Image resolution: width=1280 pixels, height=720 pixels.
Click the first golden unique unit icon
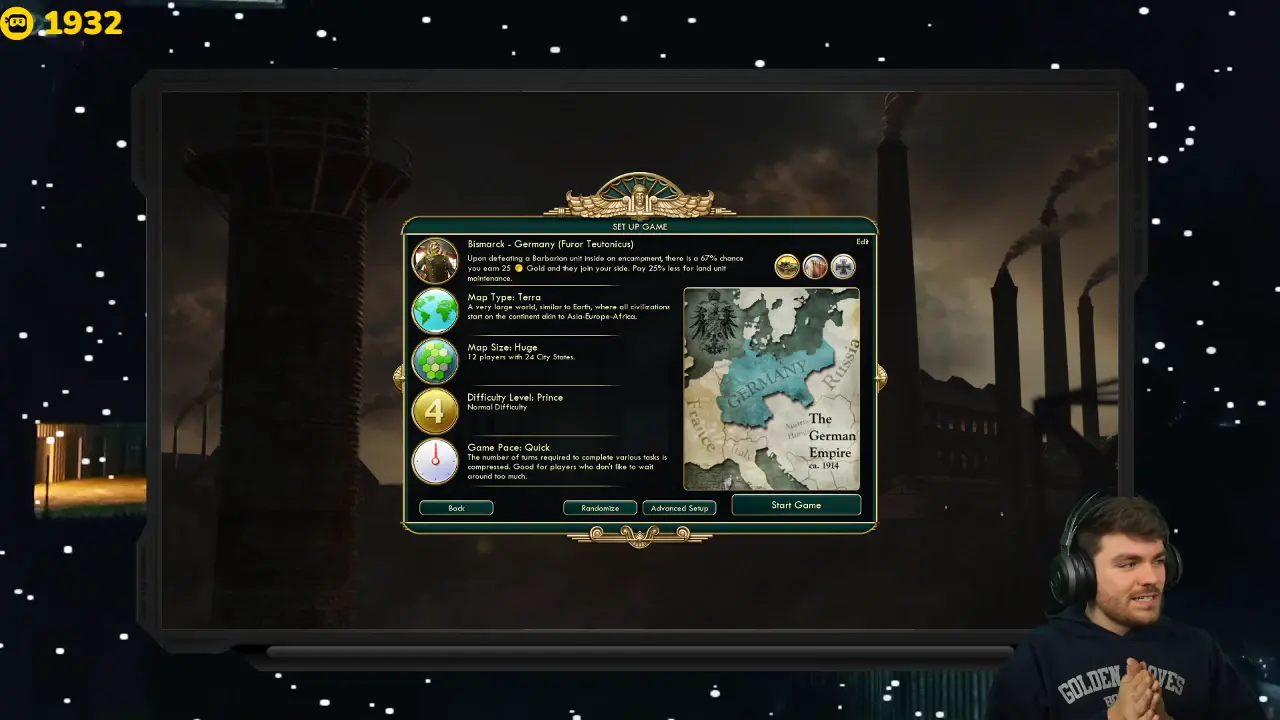pyautogui.click(x=787, y=267)
